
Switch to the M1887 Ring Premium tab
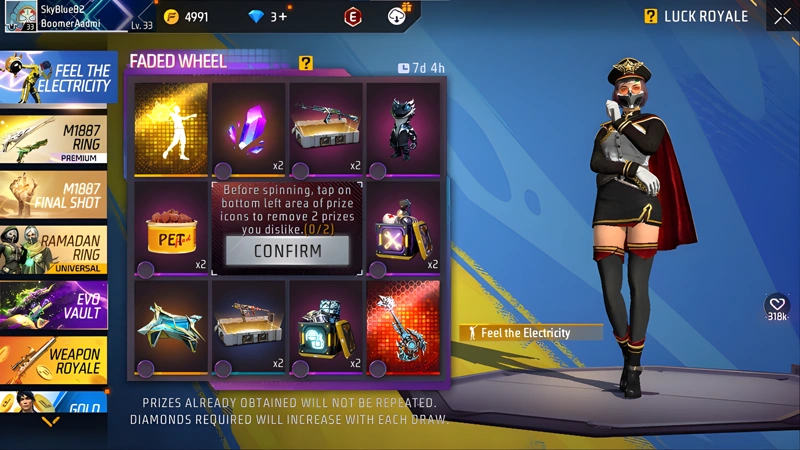click(58, 139)
